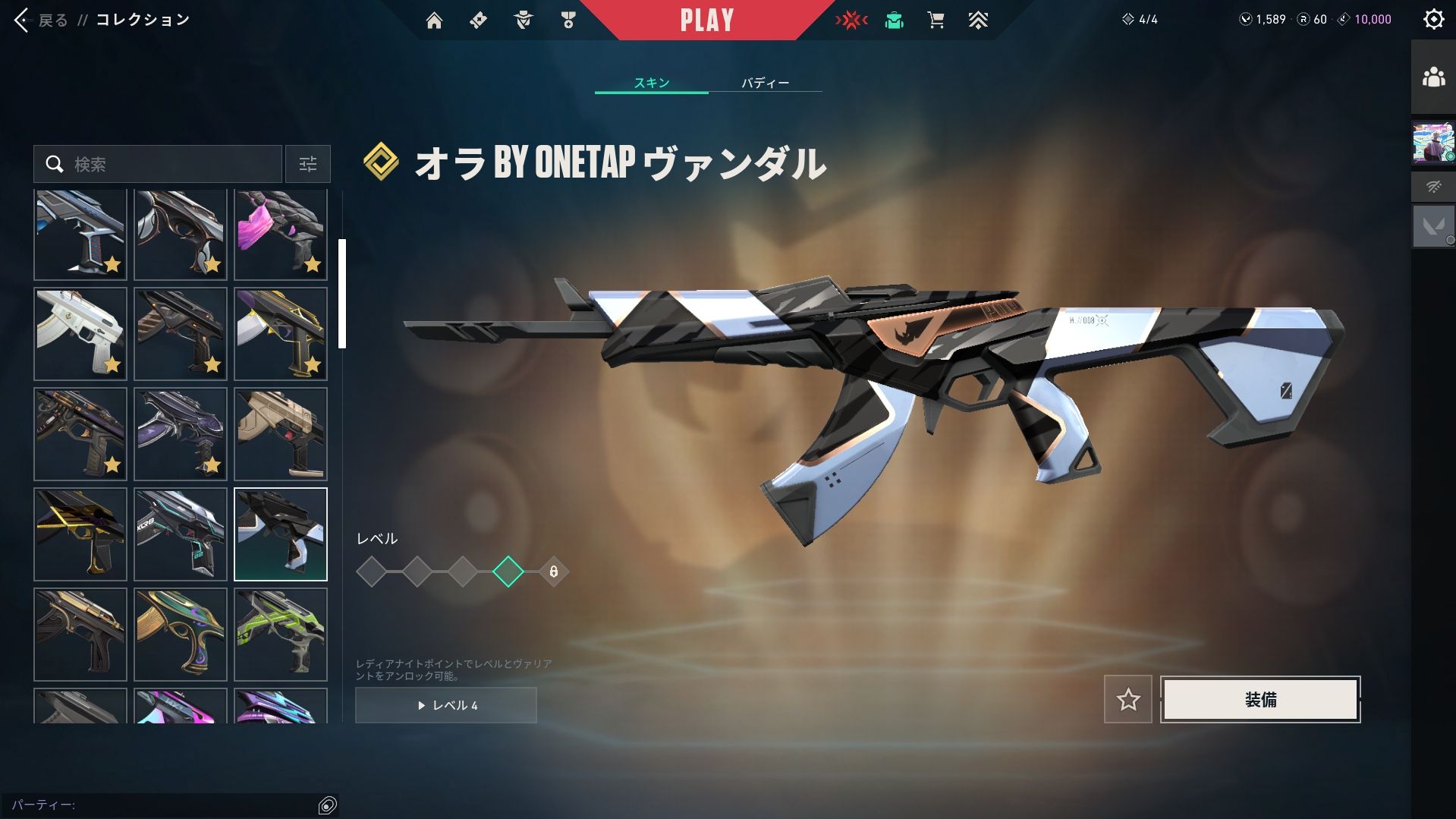1456x819 pixels.
Task: Go back to the collection screen
Action: pos(41,20)
